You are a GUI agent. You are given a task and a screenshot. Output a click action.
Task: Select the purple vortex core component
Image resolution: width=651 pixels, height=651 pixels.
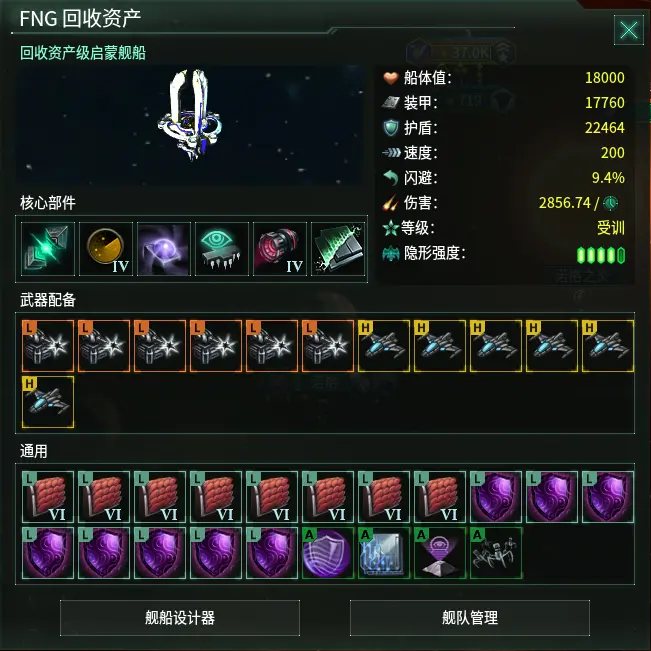(164, 249)
